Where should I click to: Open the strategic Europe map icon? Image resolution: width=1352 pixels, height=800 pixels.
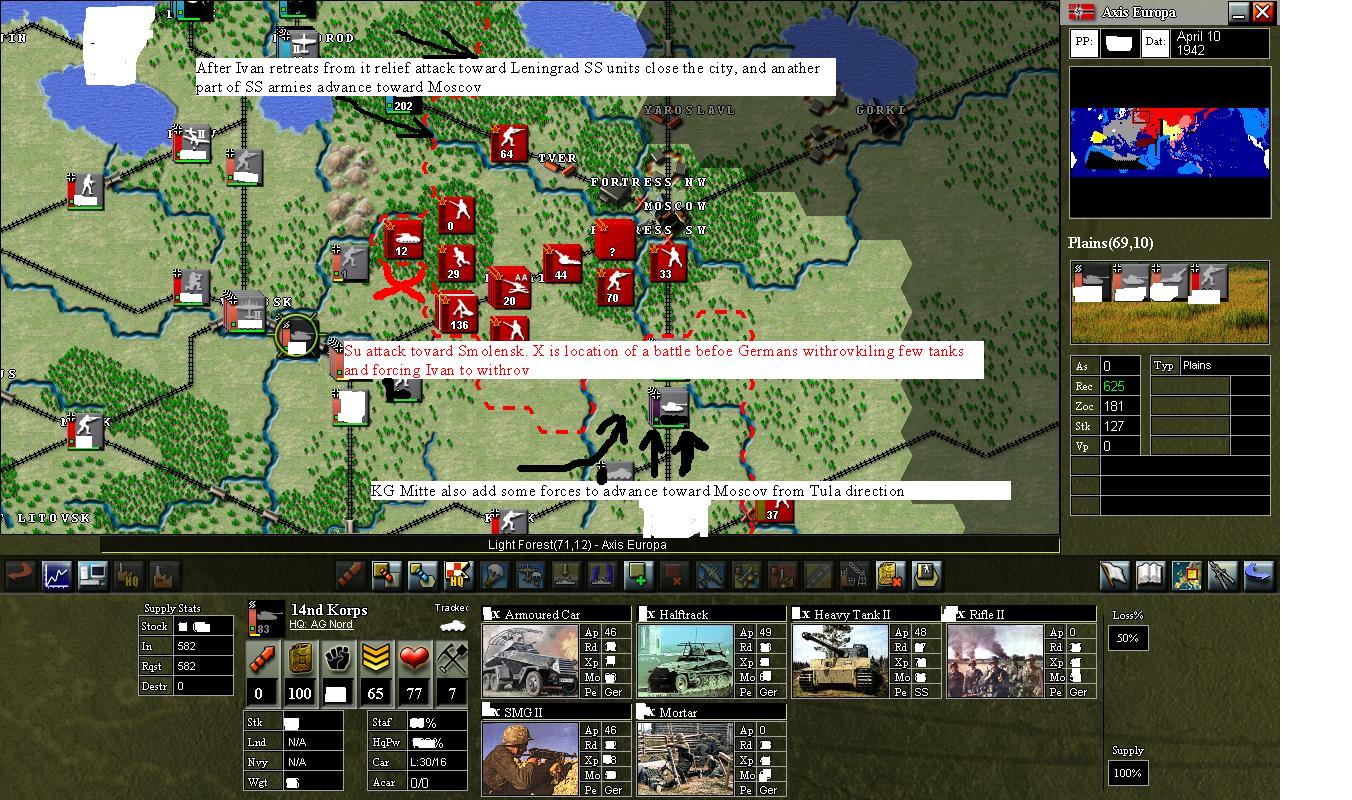(x=1187, y=575)
